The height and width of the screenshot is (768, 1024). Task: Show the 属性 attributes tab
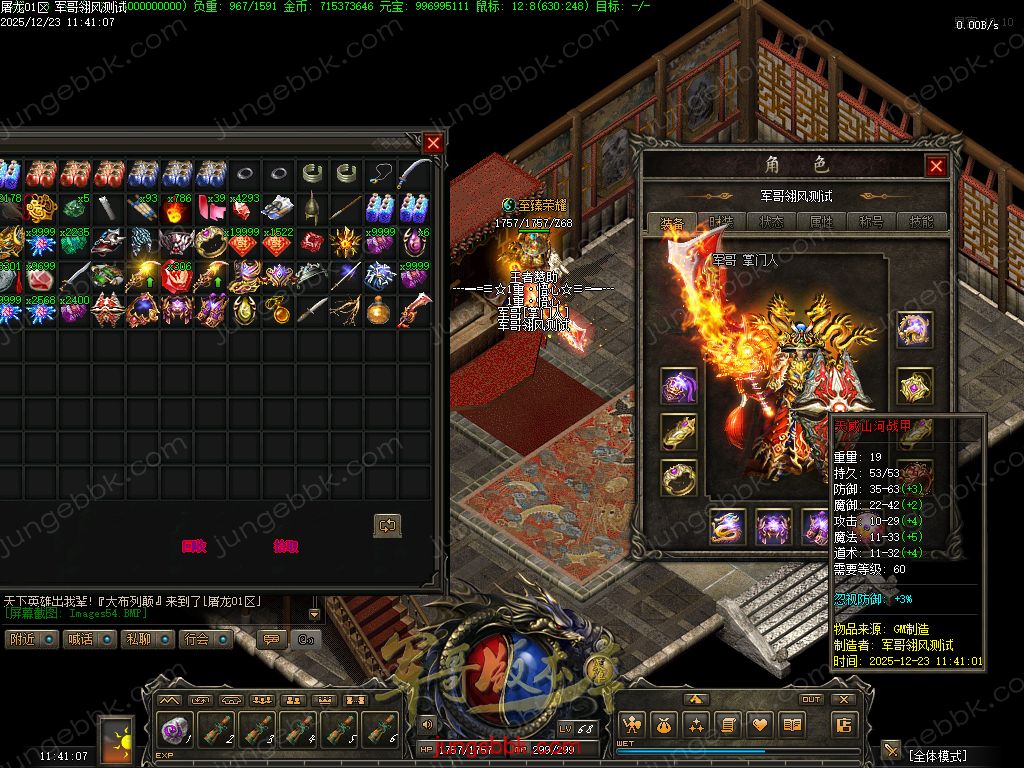click(821, 222)
